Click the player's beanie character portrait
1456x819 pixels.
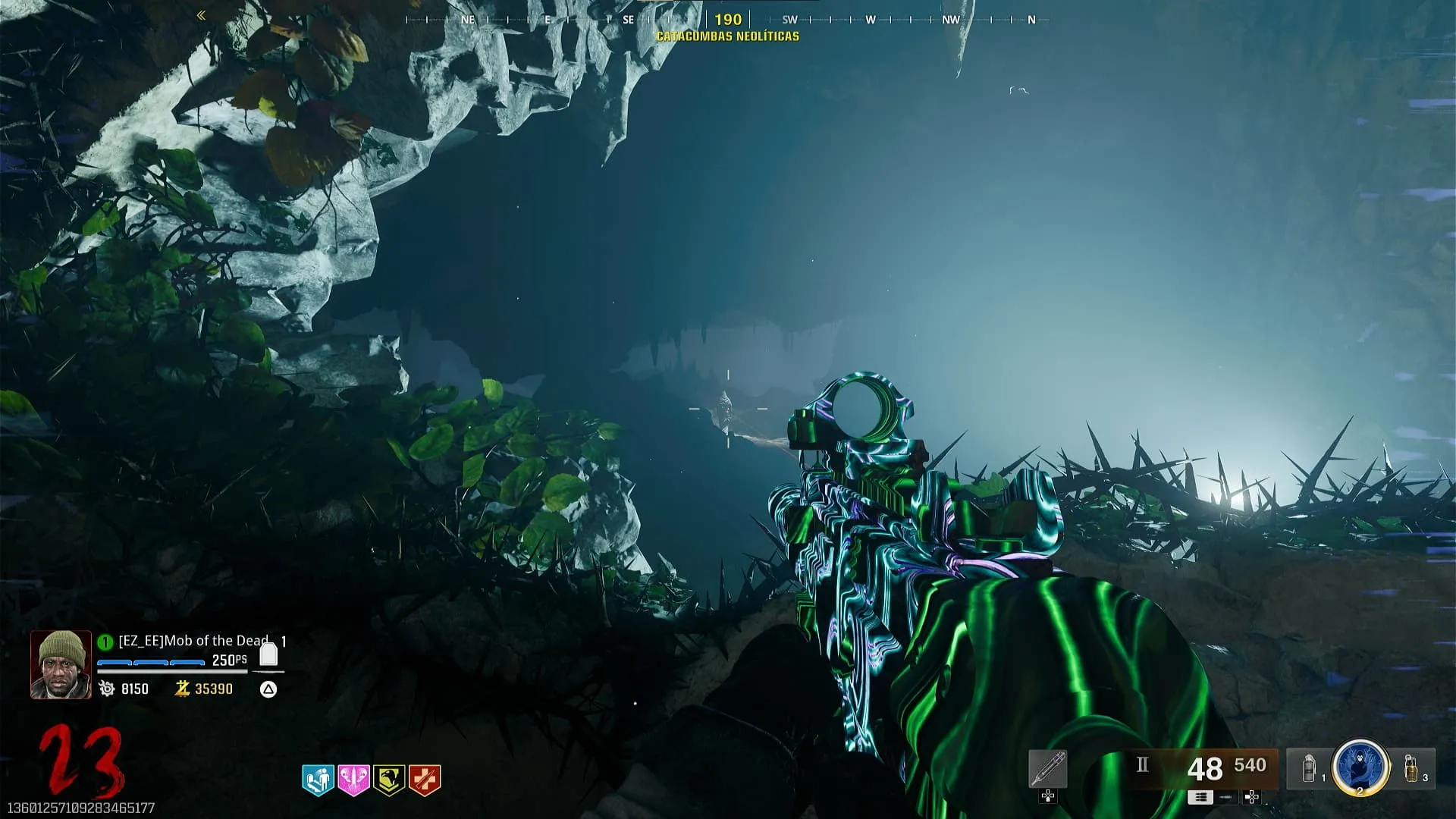click(x=61, y=664)
